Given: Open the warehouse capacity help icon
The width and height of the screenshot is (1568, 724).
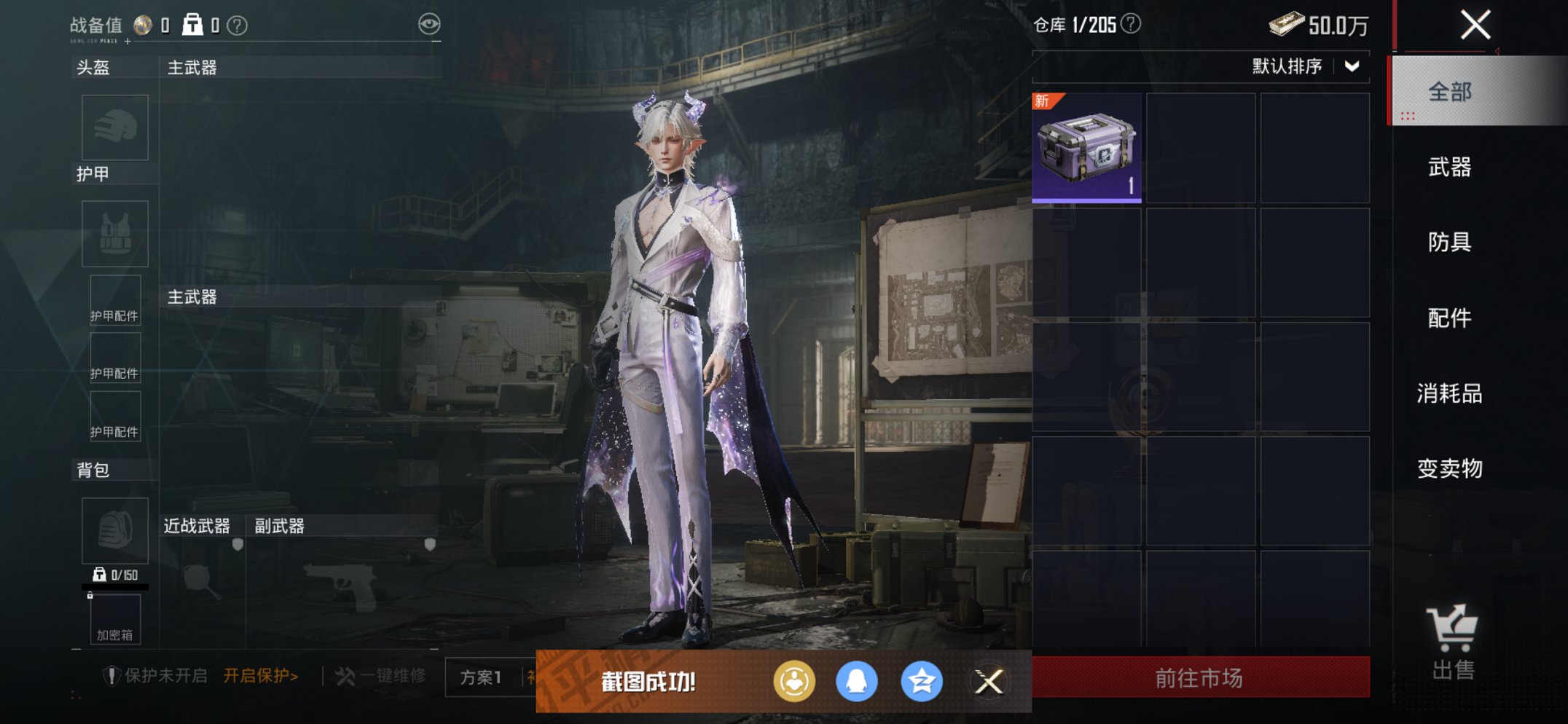Looking at the screenshot, I should 1131,24.
